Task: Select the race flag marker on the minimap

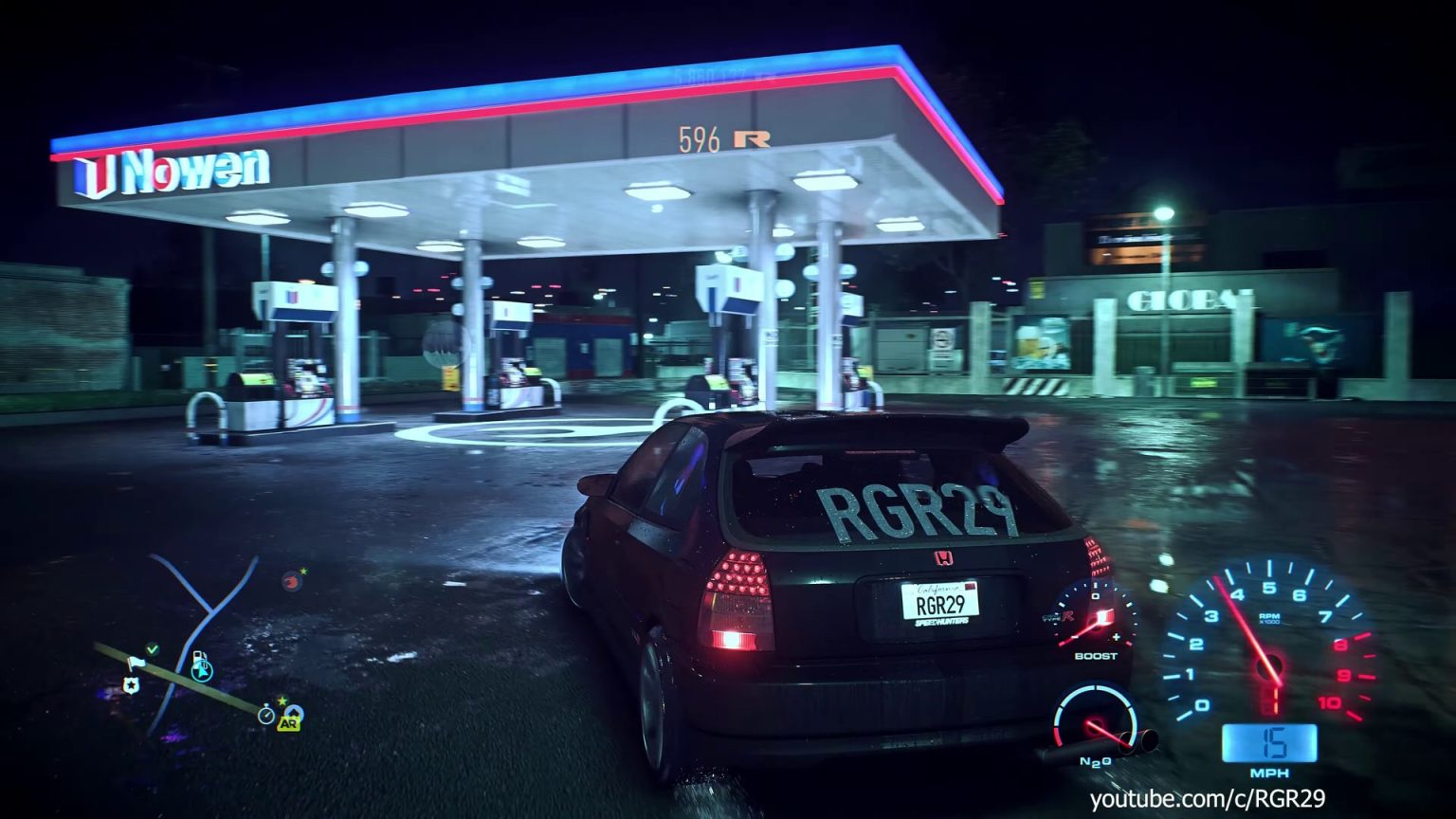Action: point(137,661)
